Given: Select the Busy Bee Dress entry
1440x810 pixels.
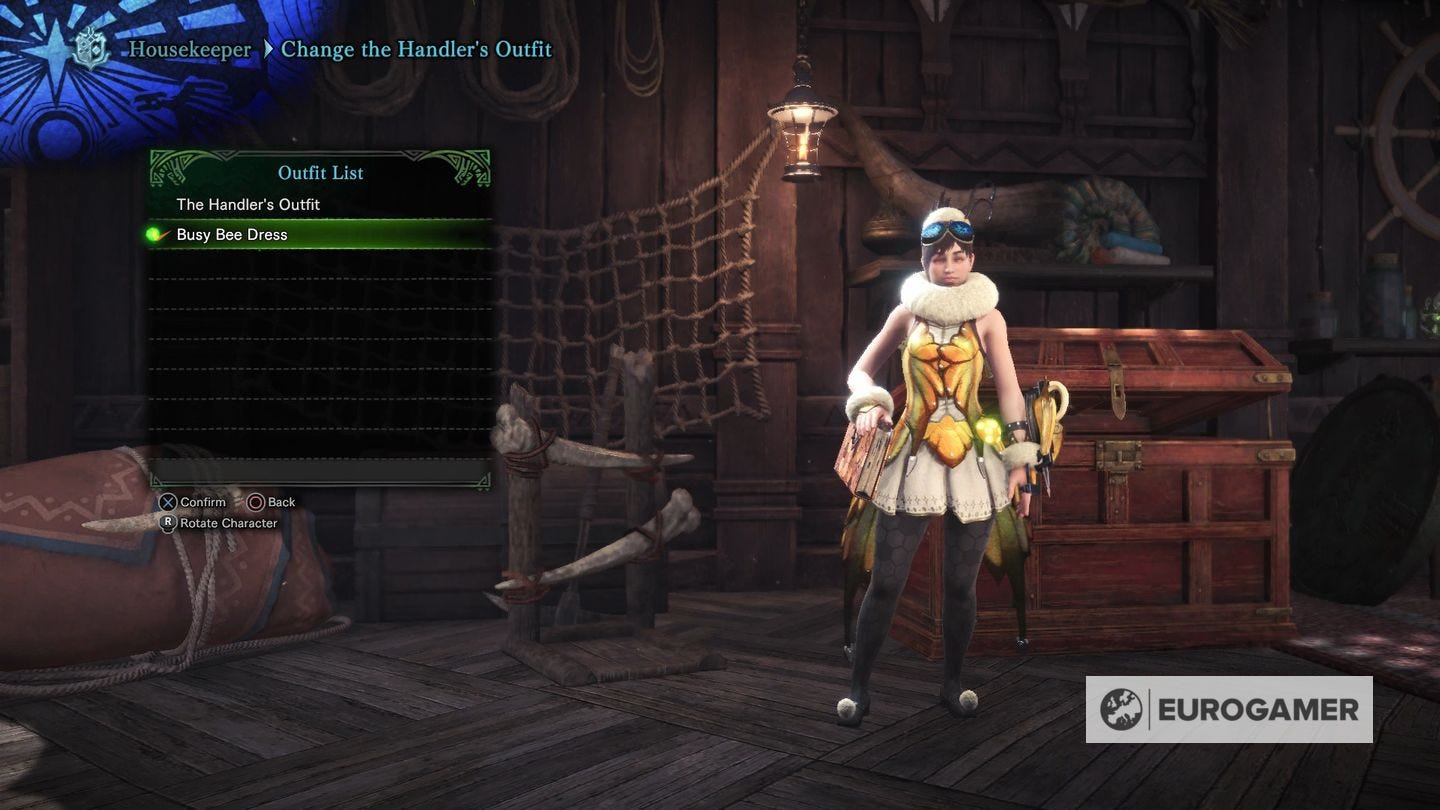Looking at the screenshot, I should (x=240, y=234).
